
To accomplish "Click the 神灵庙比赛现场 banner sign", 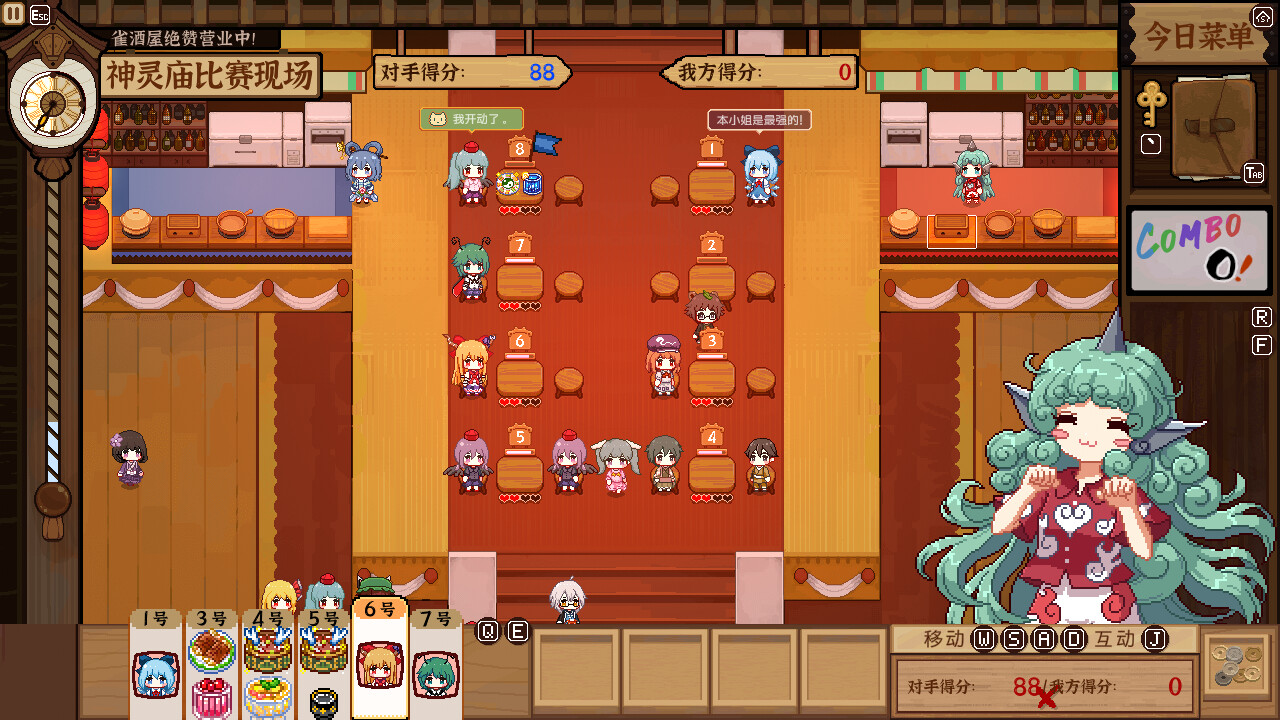I will (208, 74).
